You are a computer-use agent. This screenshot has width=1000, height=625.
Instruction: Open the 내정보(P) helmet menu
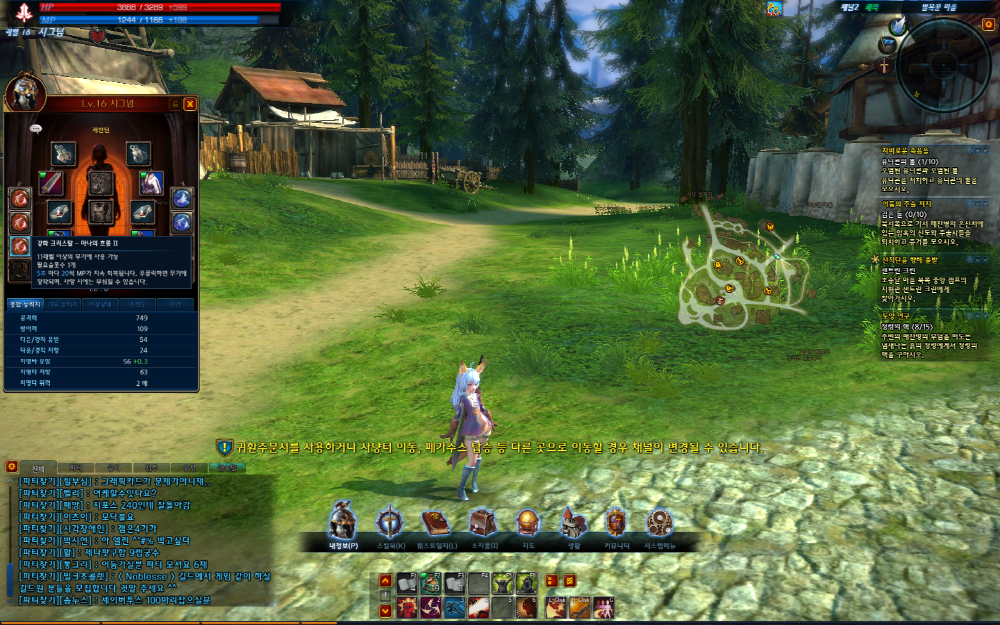343,522
